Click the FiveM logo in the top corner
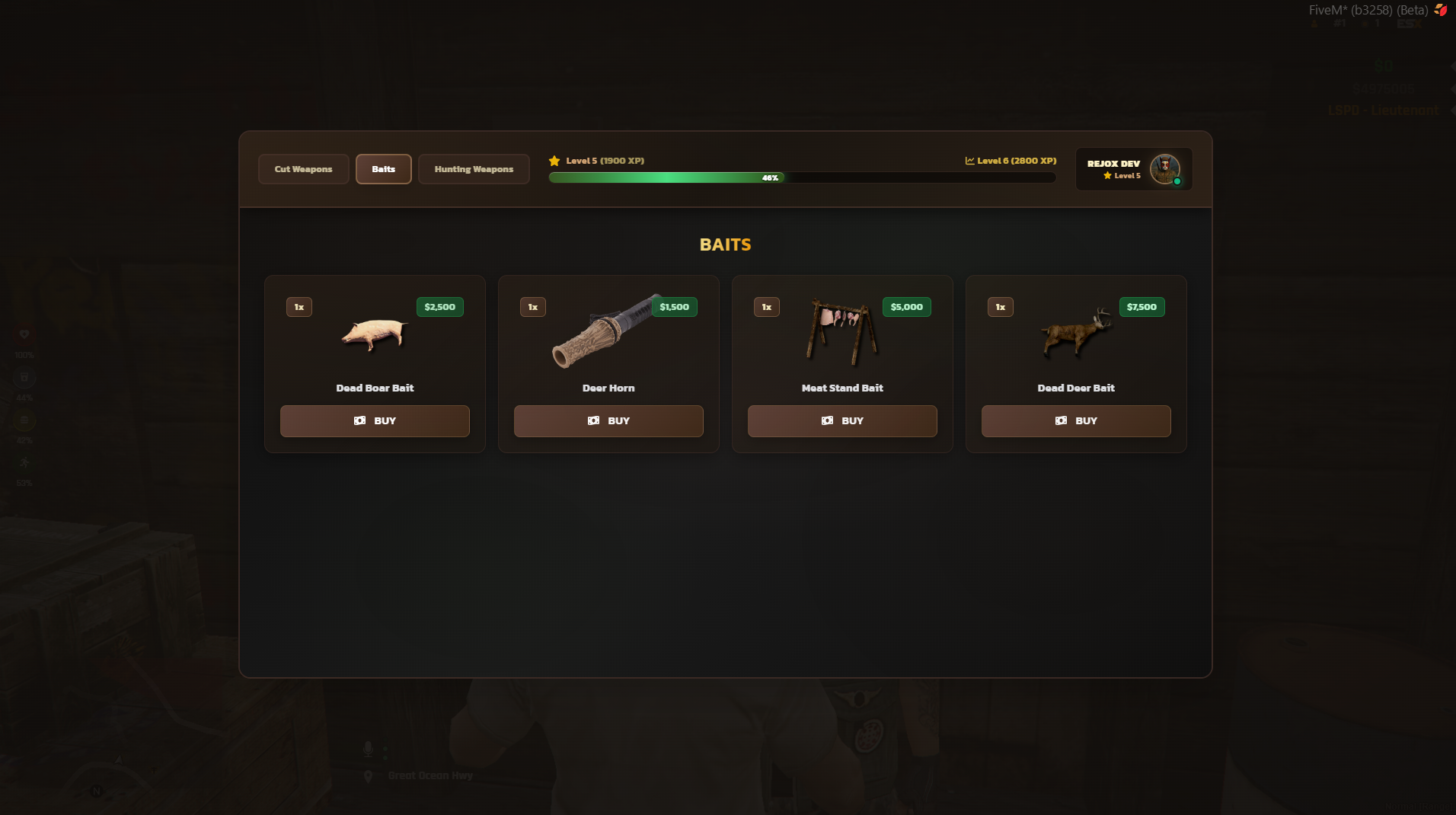 [x=1442, y=10]
